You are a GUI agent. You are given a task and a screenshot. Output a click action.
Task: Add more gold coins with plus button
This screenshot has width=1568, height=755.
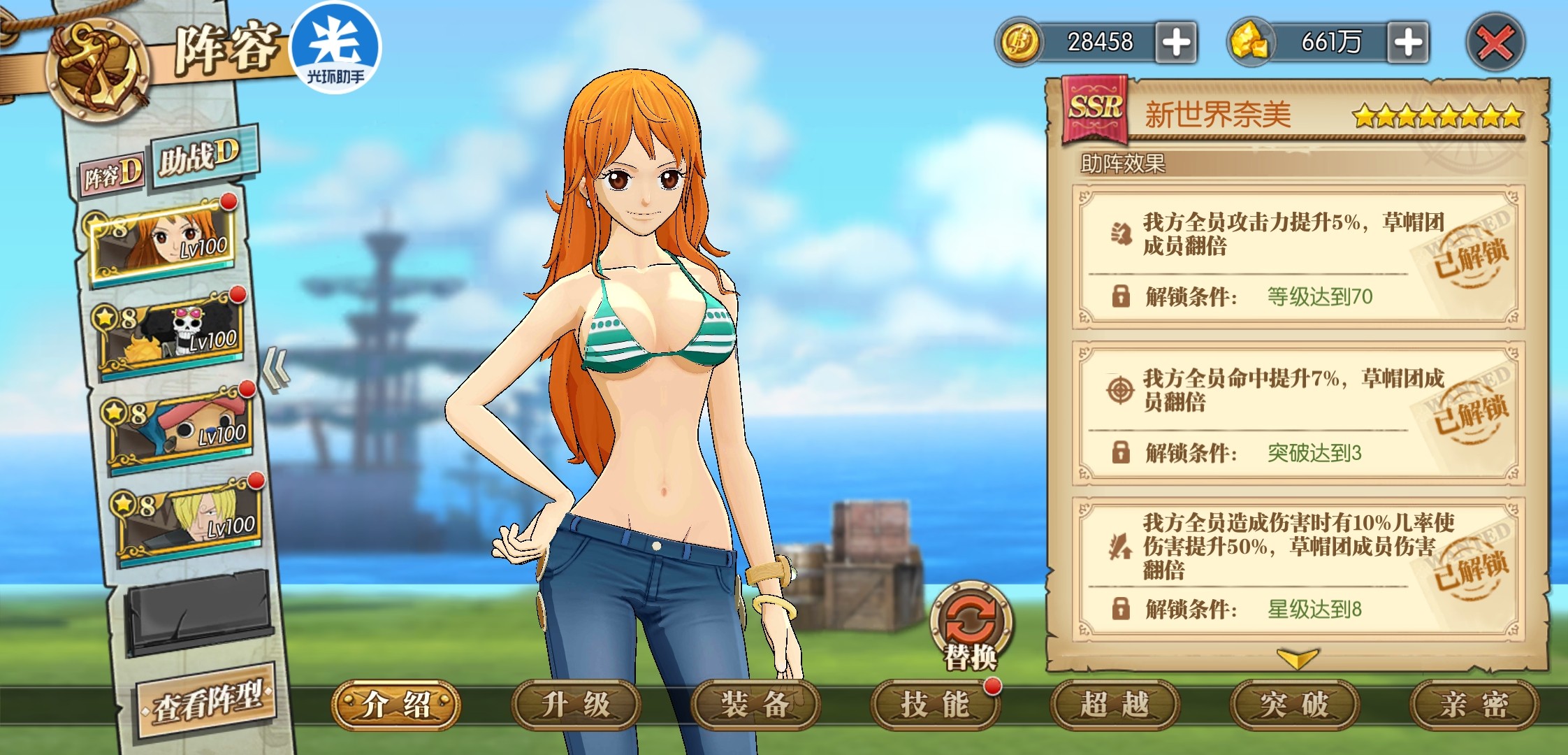coord(1176,43)
